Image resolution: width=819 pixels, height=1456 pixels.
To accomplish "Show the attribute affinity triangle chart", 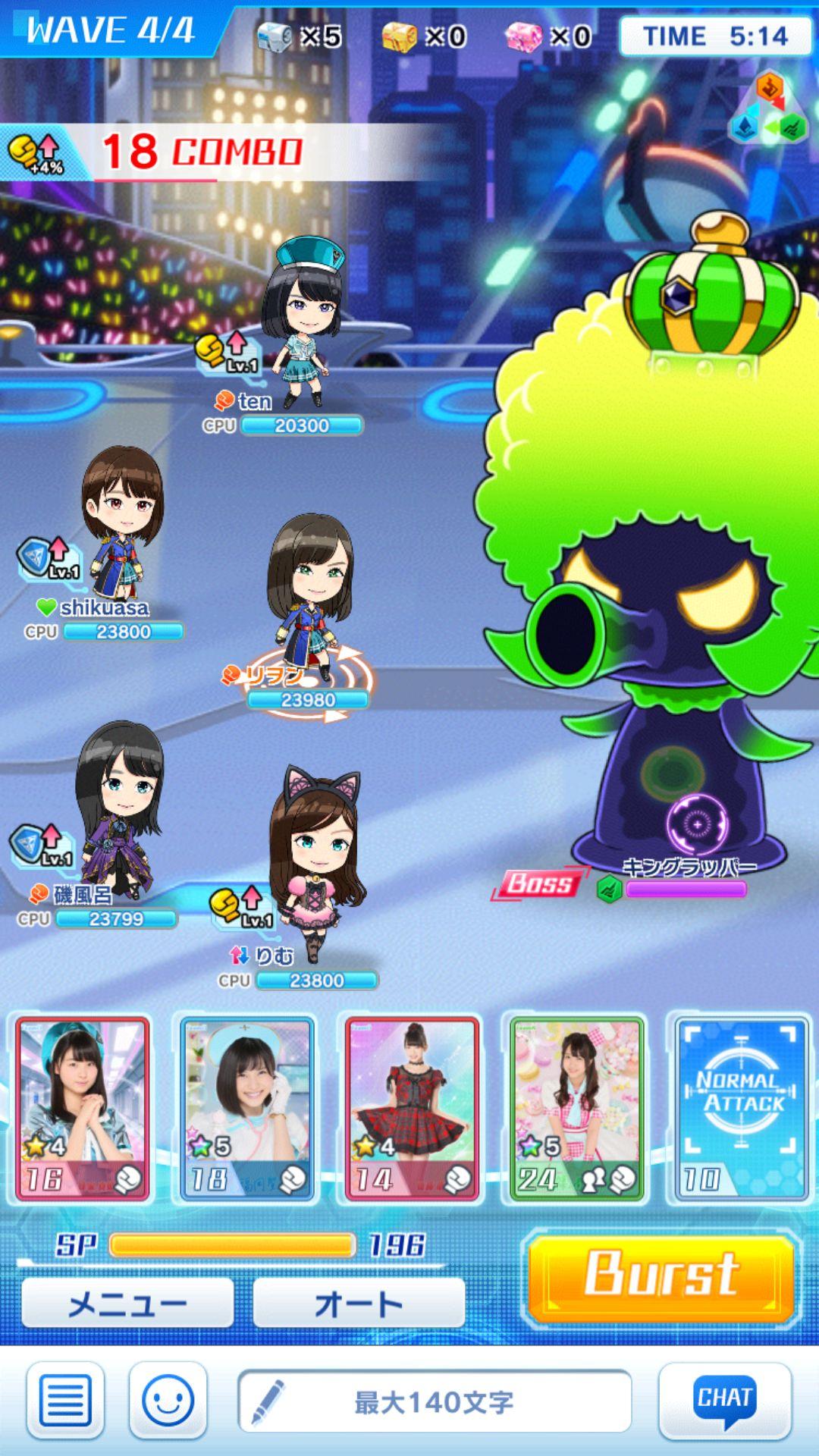I will pos(769,110).
